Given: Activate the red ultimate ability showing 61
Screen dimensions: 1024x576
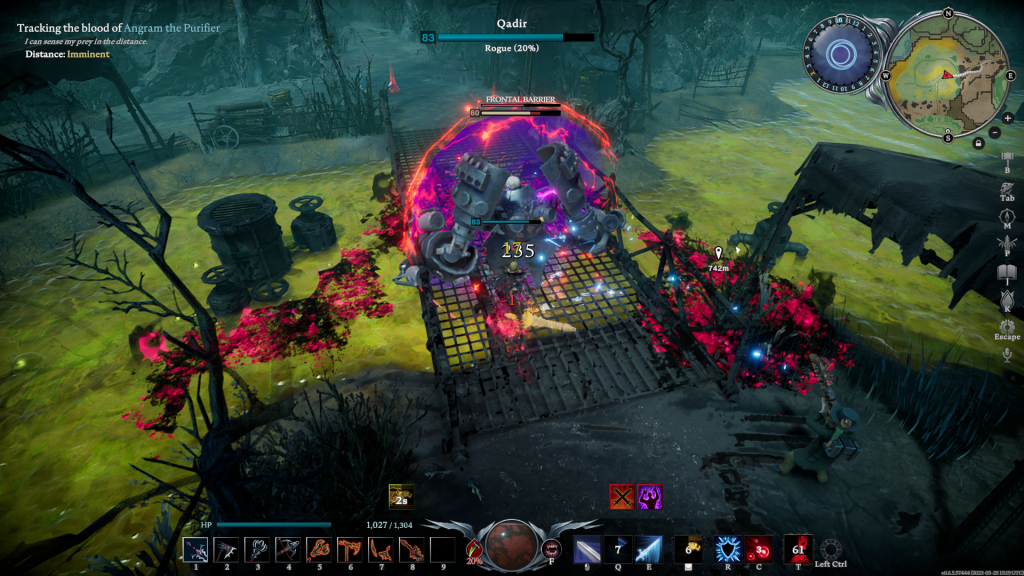Looking at the screenshot, I should [798, 548].
